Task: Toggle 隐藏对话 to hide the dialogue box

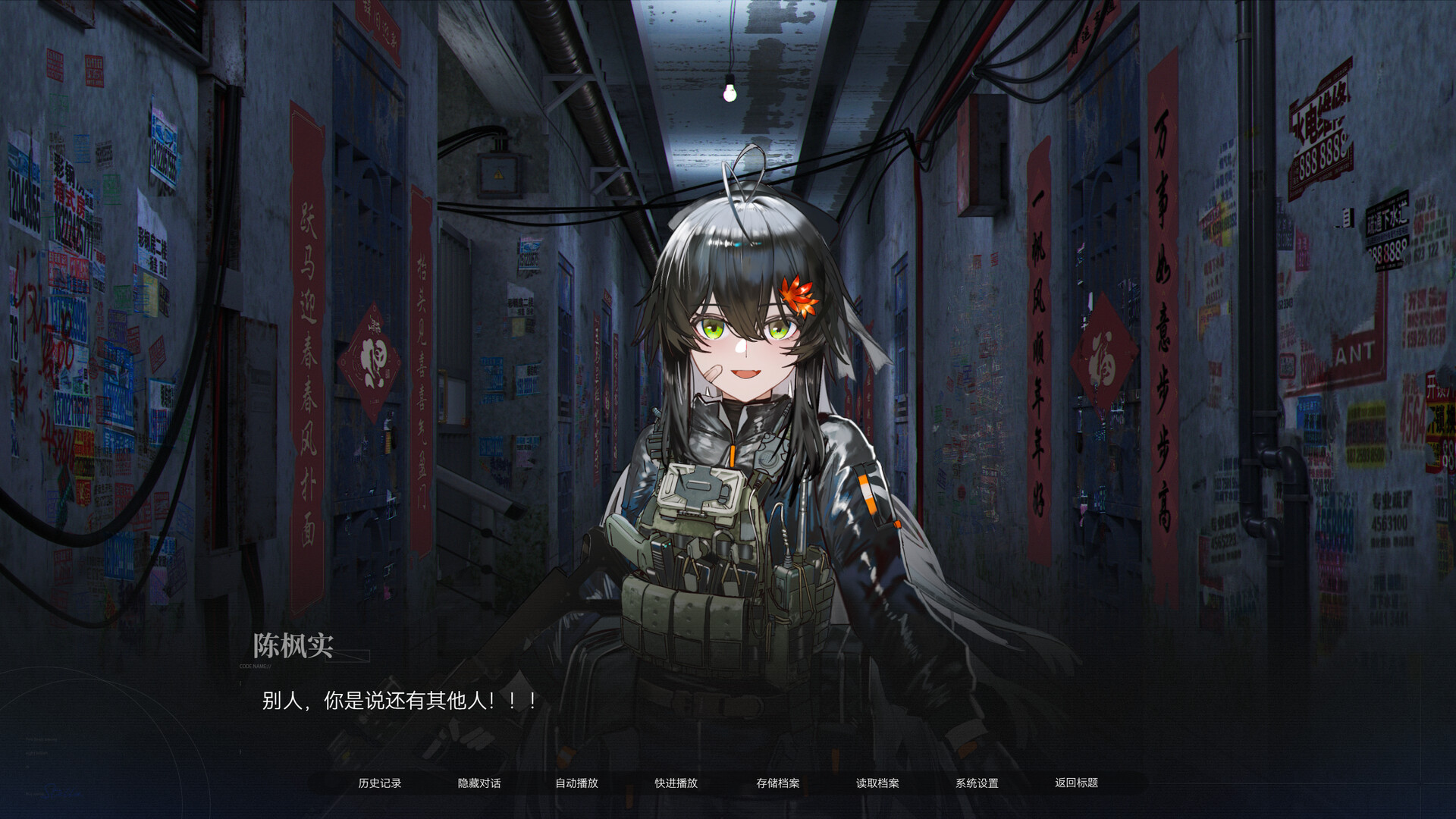Action: click(481, 783)
